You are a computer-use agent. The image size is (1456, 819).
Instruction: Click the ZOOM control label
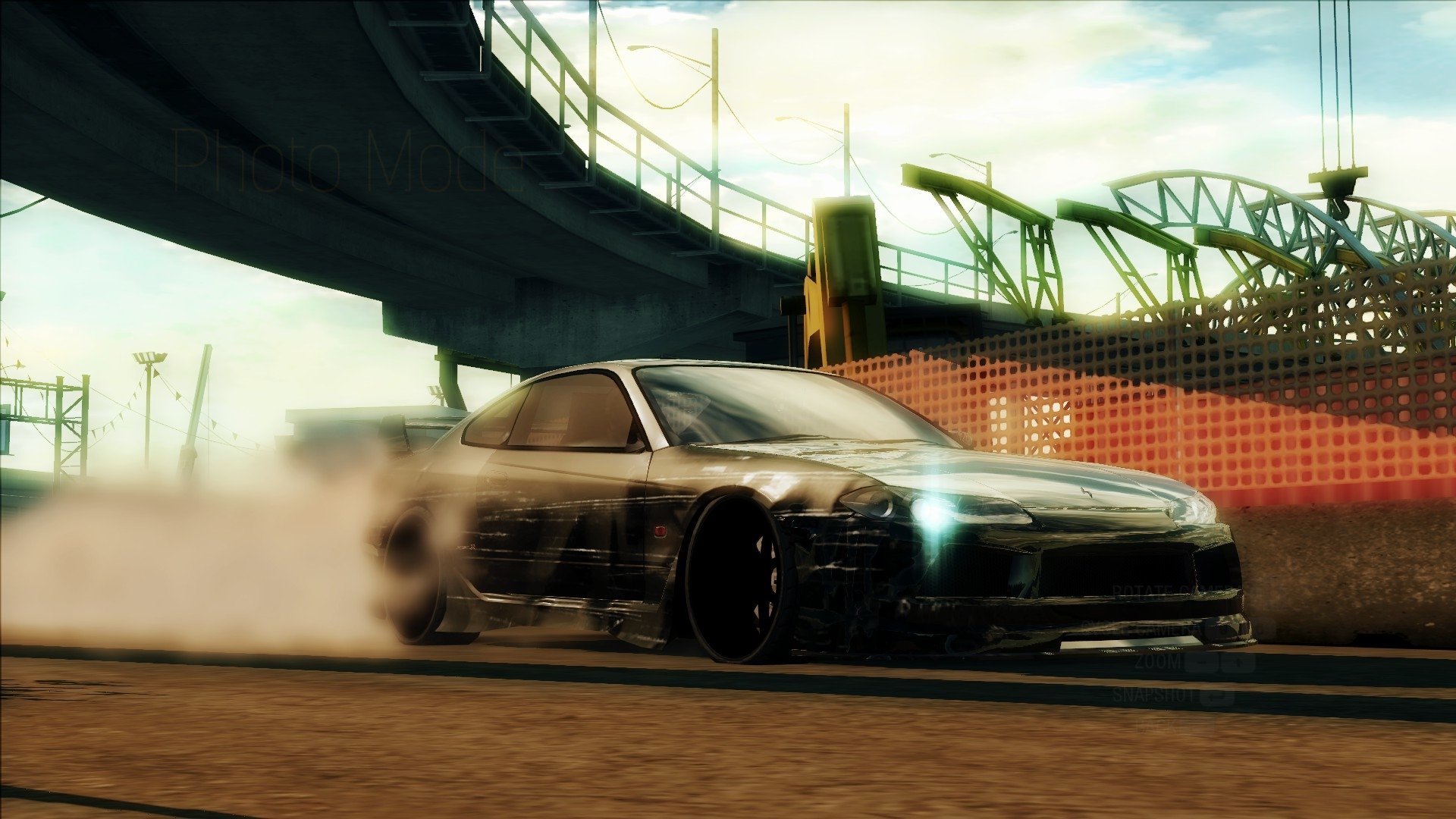tap(1158, 662)
